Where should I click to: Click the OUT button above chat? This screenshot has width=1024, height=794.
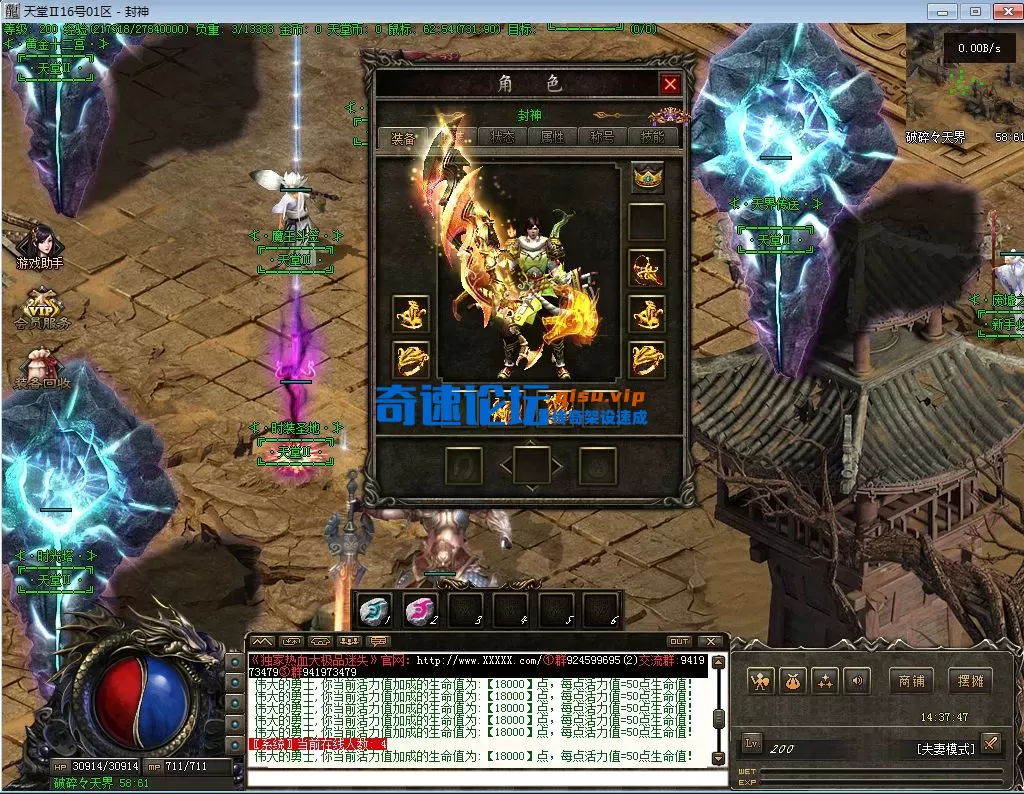(x=679, y=641)
